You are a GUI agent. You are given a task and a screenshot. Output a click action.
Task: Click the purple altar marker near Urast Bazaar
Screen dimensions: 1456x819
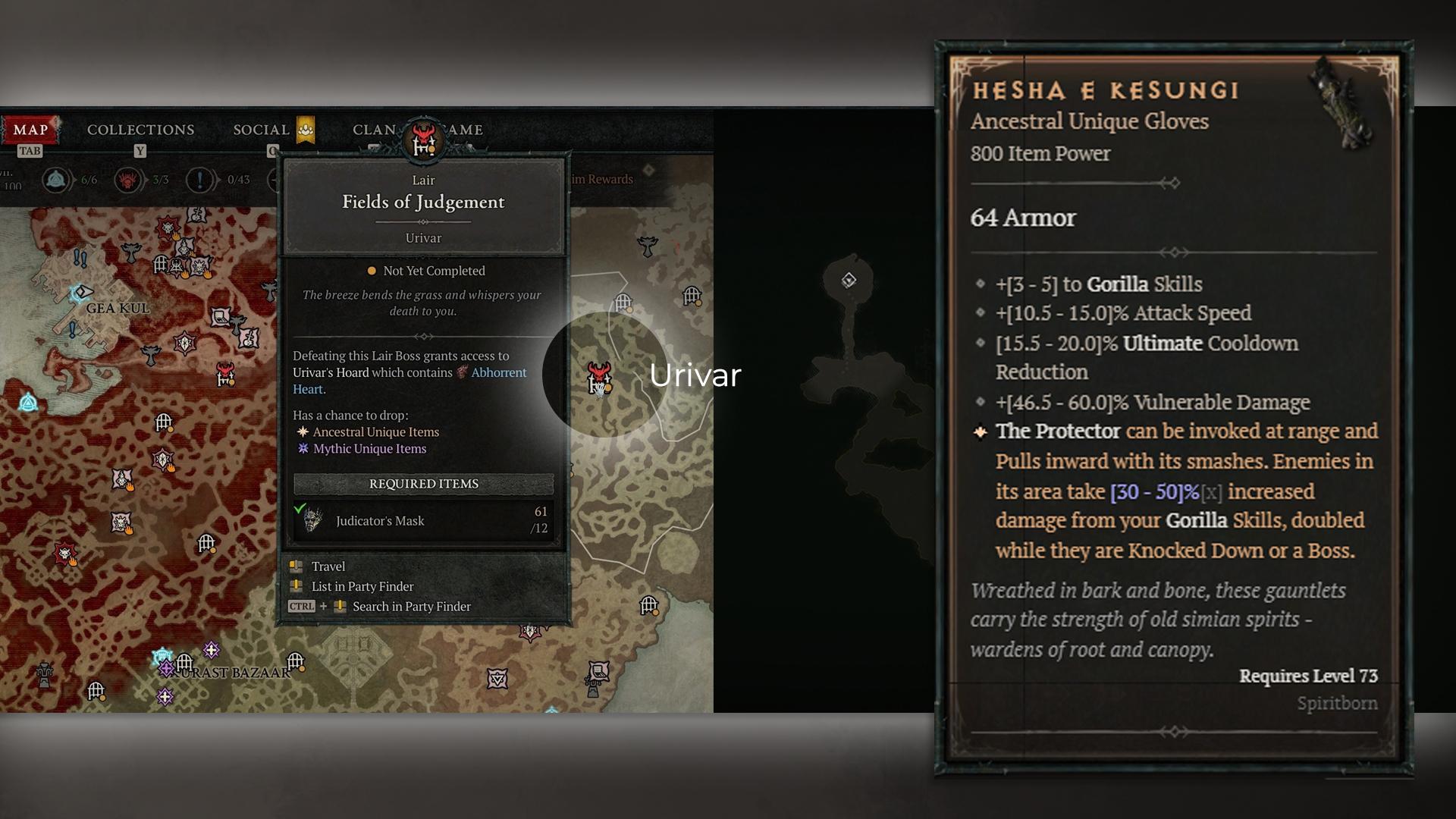click(x=167, y=669)
